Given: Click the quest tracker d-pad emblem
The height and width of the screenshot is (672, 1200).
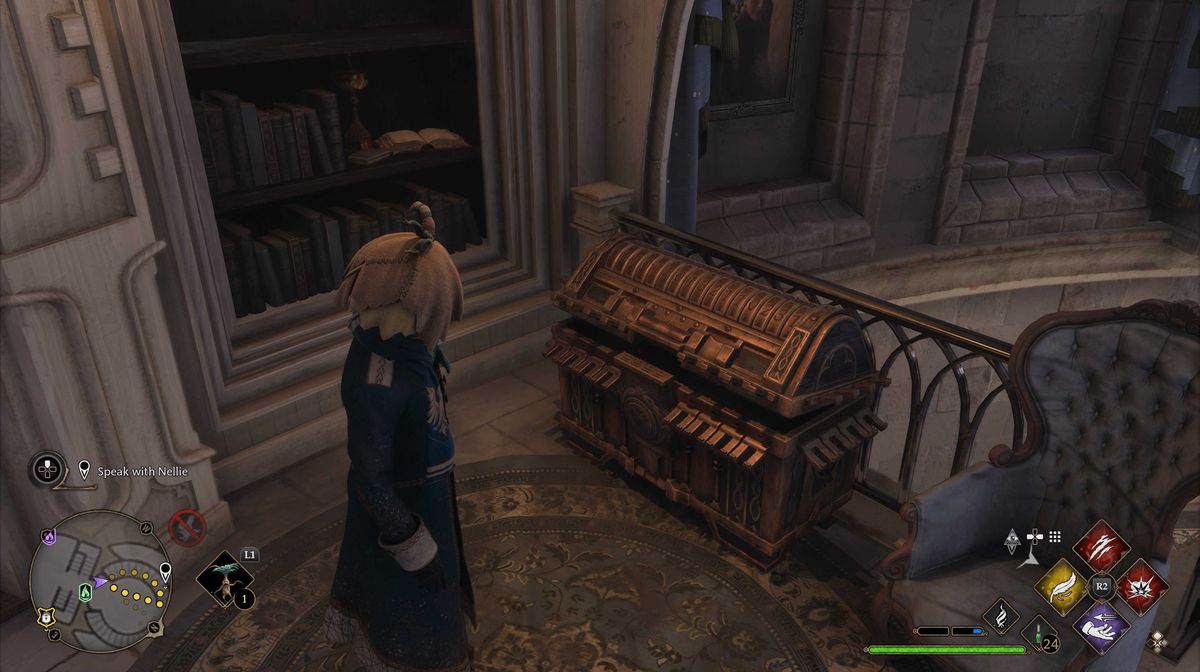Looking at the screenshot, I should (47, 468).
